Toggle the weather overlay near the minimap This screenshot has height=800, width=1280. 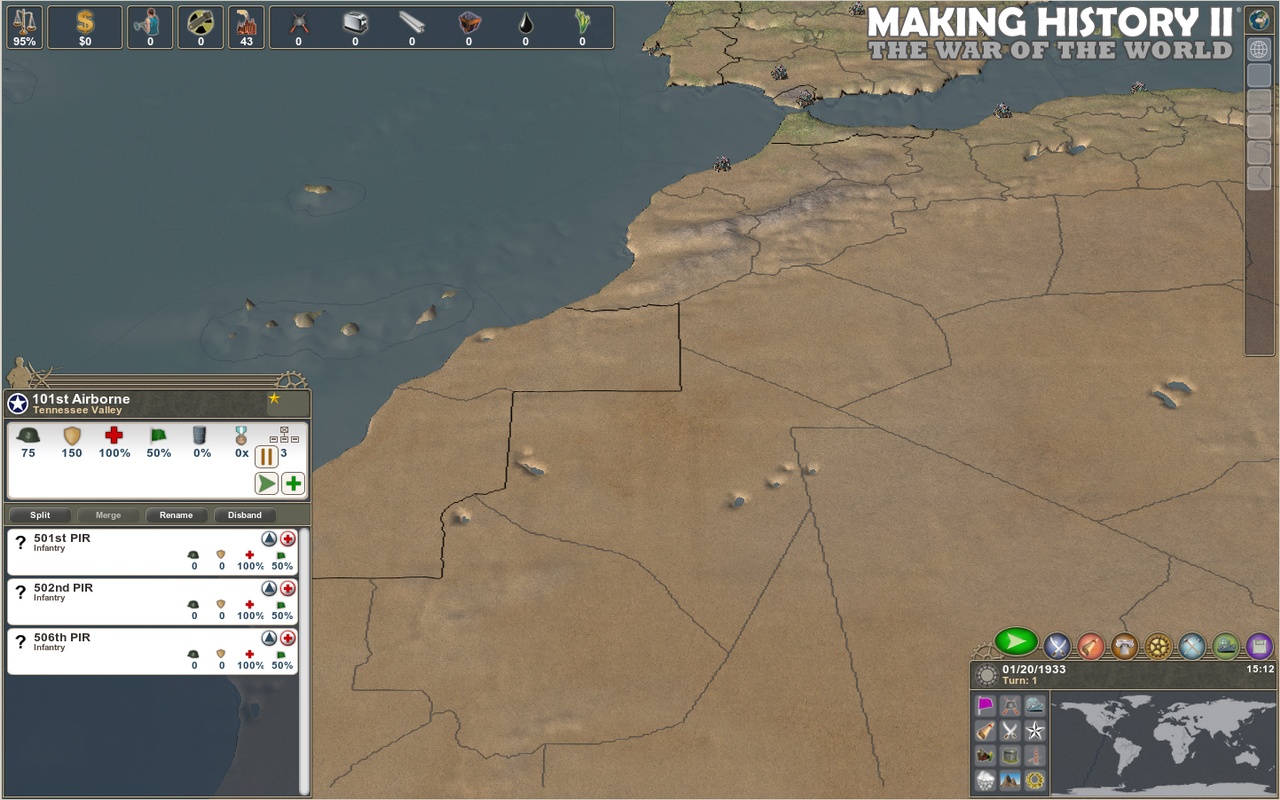(x=986, y=781)
